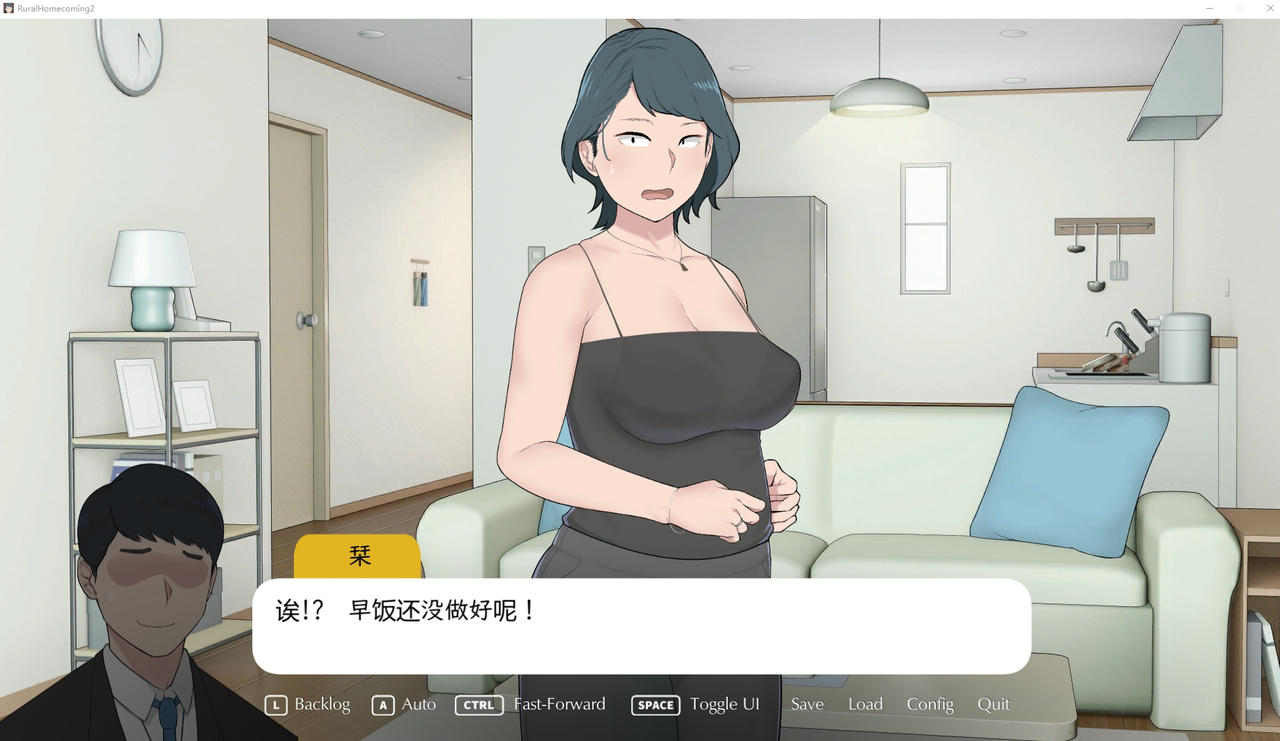Activate Fast-Forward mode
1280x741 pixels.
(x=559, y=704)
